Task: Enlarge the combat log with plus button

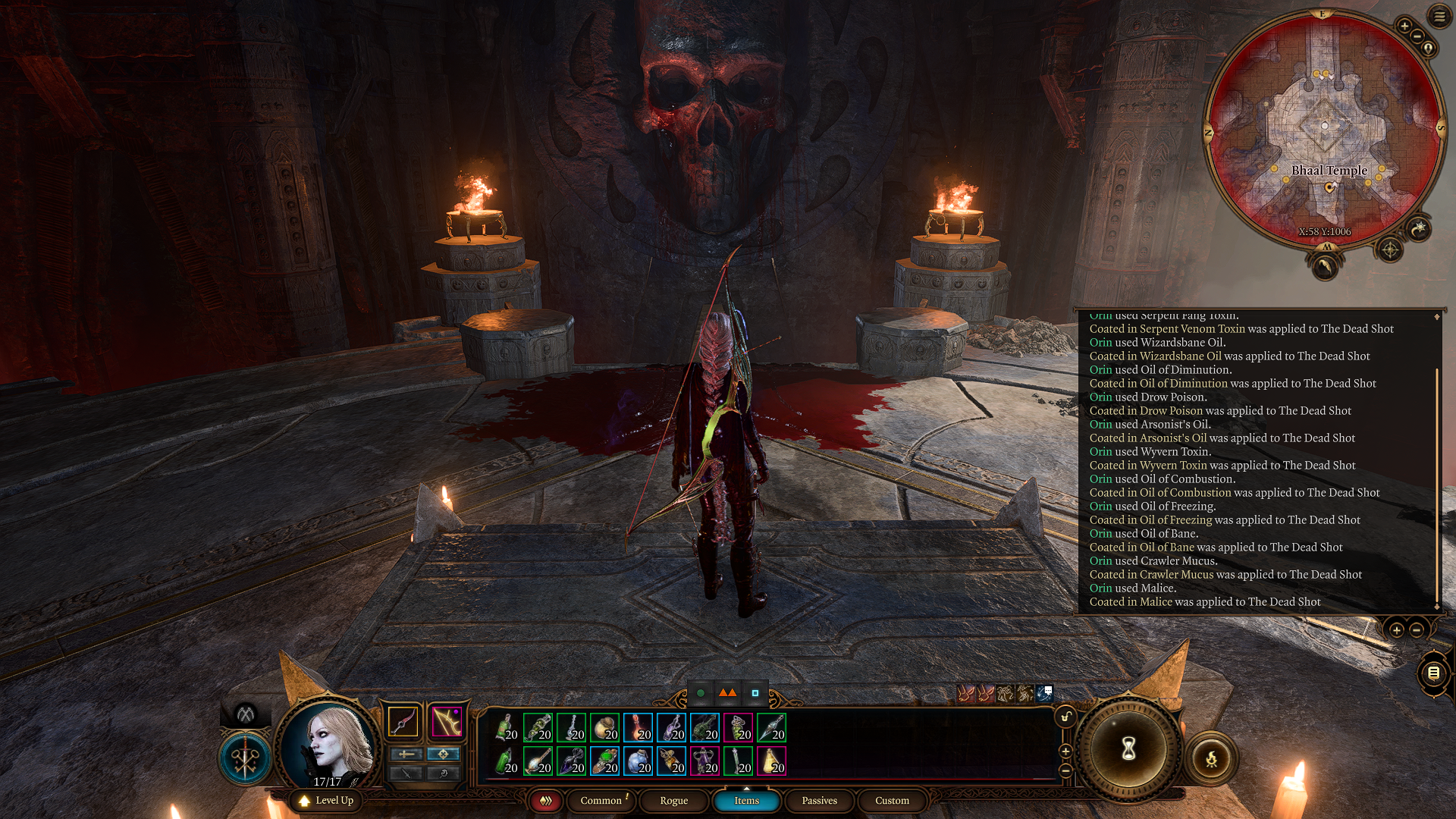Action: click(1396, 630)
